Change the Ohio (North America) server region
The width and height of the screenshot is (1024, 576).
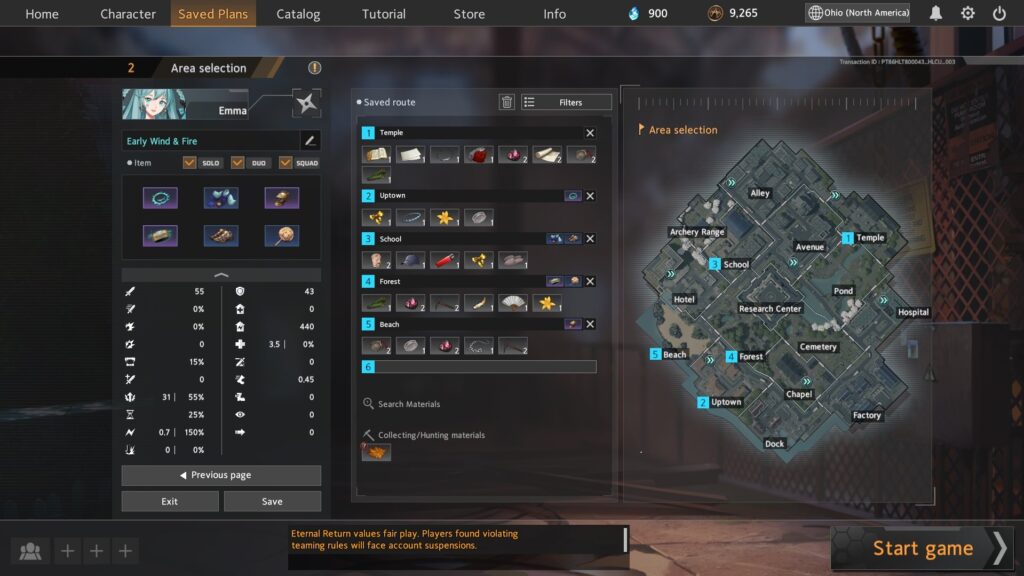coord(859,13)
